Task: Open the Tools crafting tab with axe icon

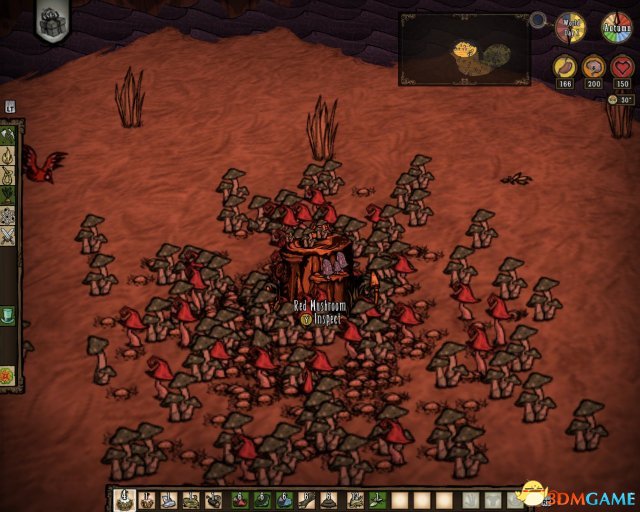Action: click(x=9, y=135)
